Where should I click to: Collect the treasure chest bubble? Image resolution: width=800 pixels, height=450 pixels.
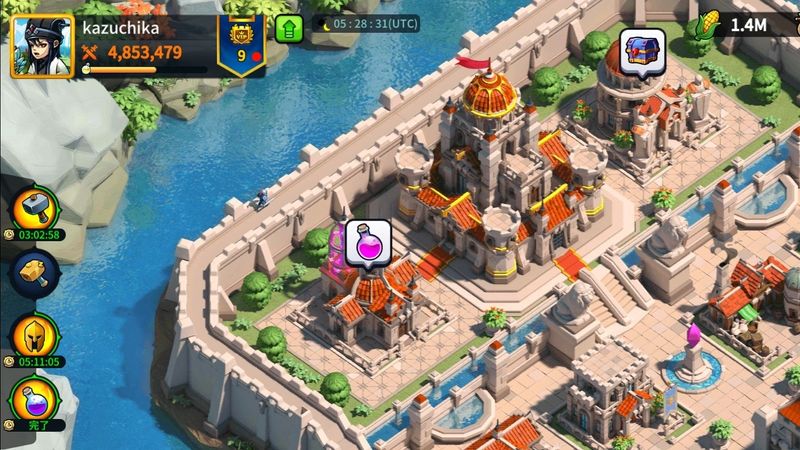(642, 50)
